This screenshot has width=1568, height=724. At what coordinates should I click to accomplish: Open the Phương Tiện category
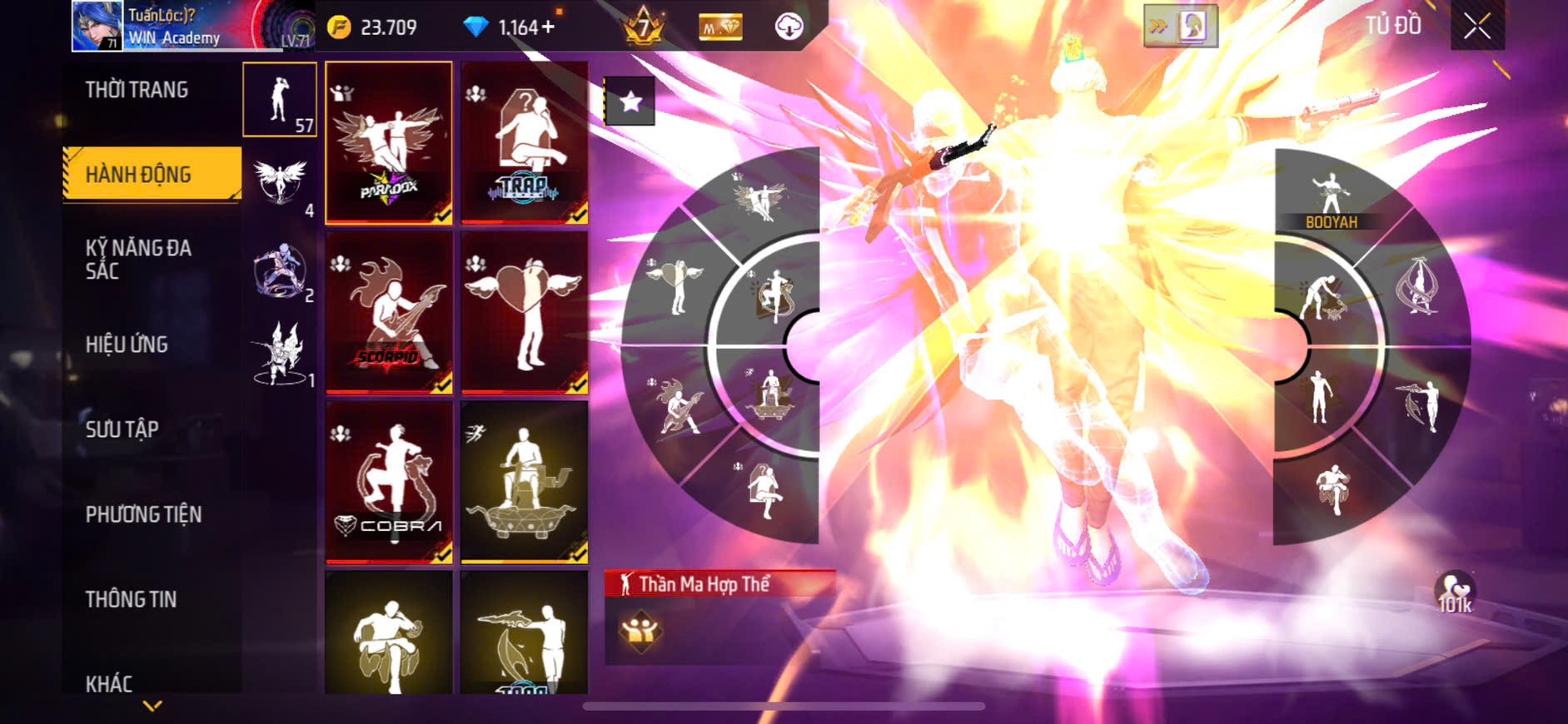tap(143, 514)
